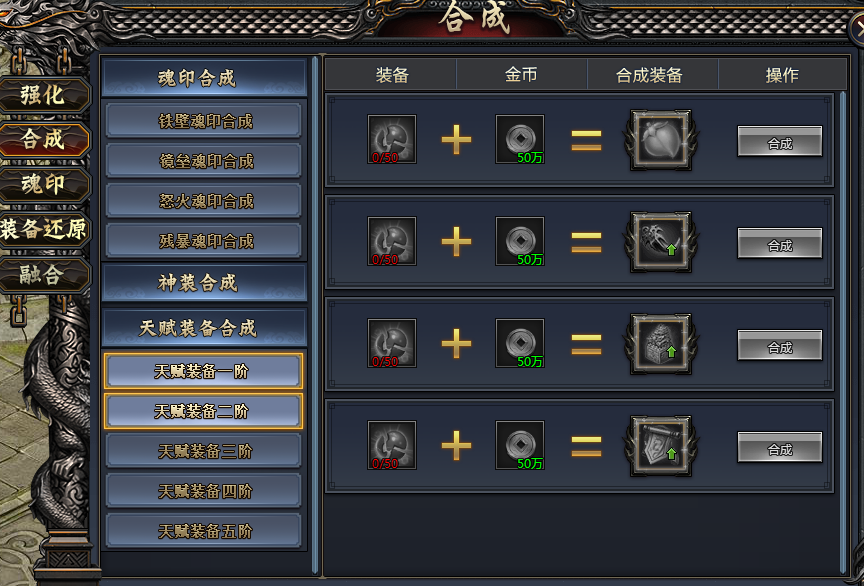Select the 装备还原 side tab
This screenshot has height=586, width=864.
click(x=45, y=230)
